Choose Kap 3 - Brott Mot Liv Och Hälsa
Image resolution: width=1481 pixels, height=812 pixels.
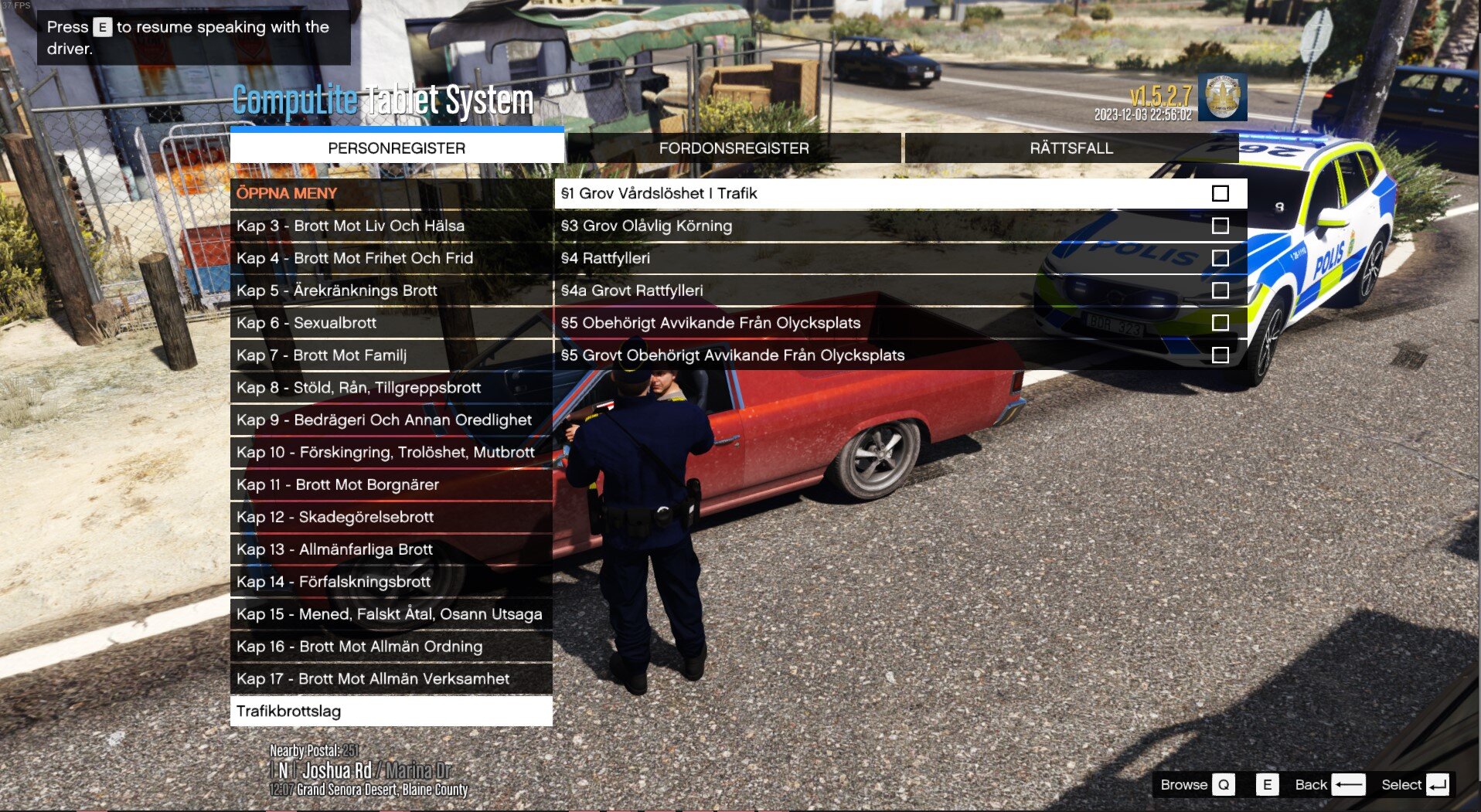coord(391,226)
